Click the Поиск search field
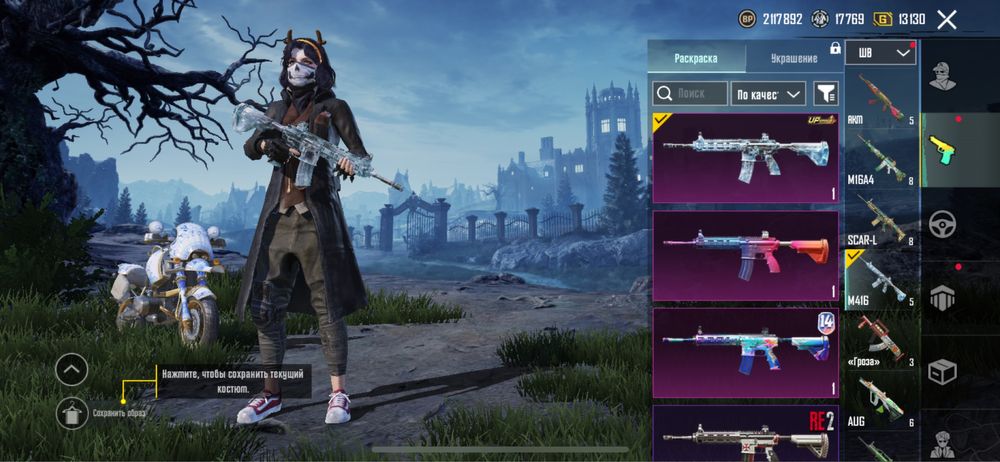 (x=690, y=93)
